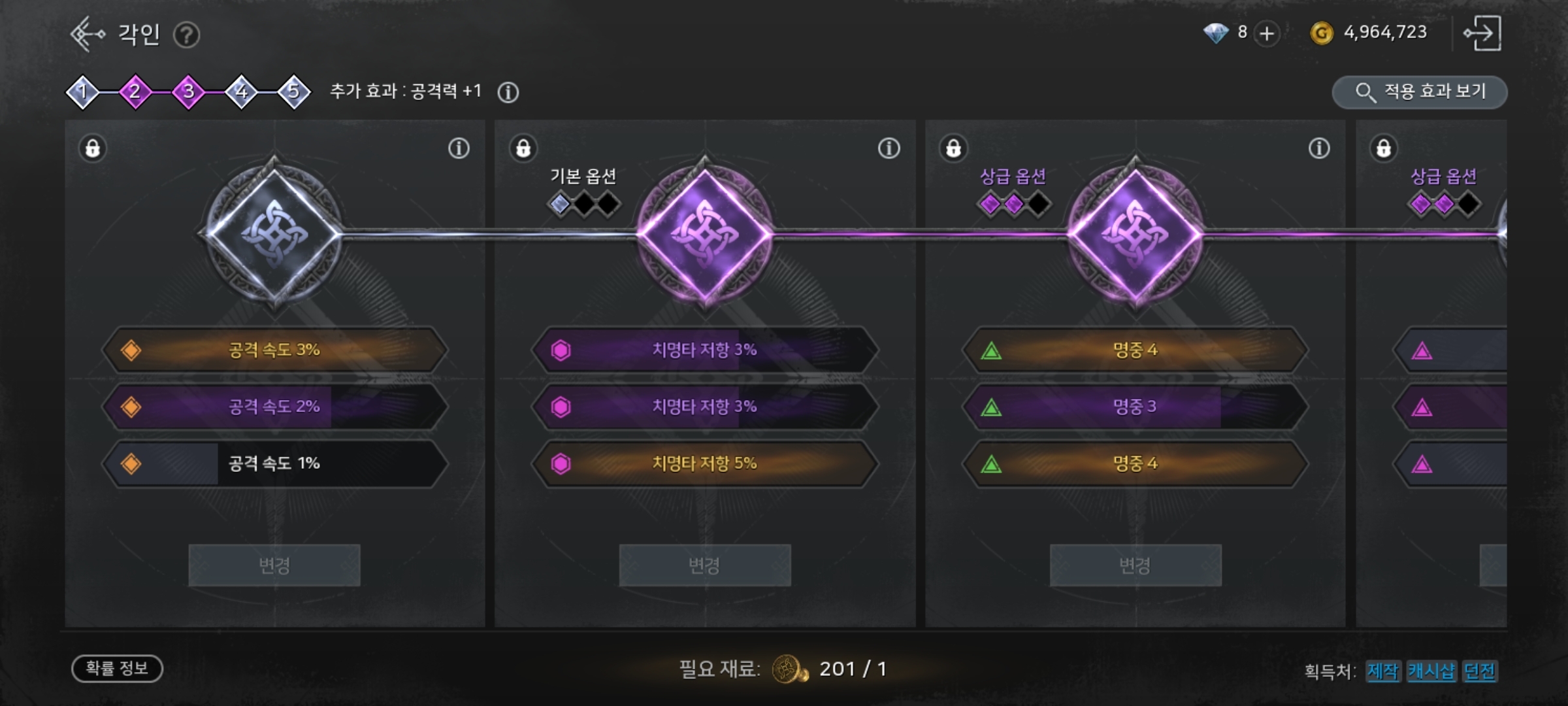Select engraving stage 2 diamond

135,92
